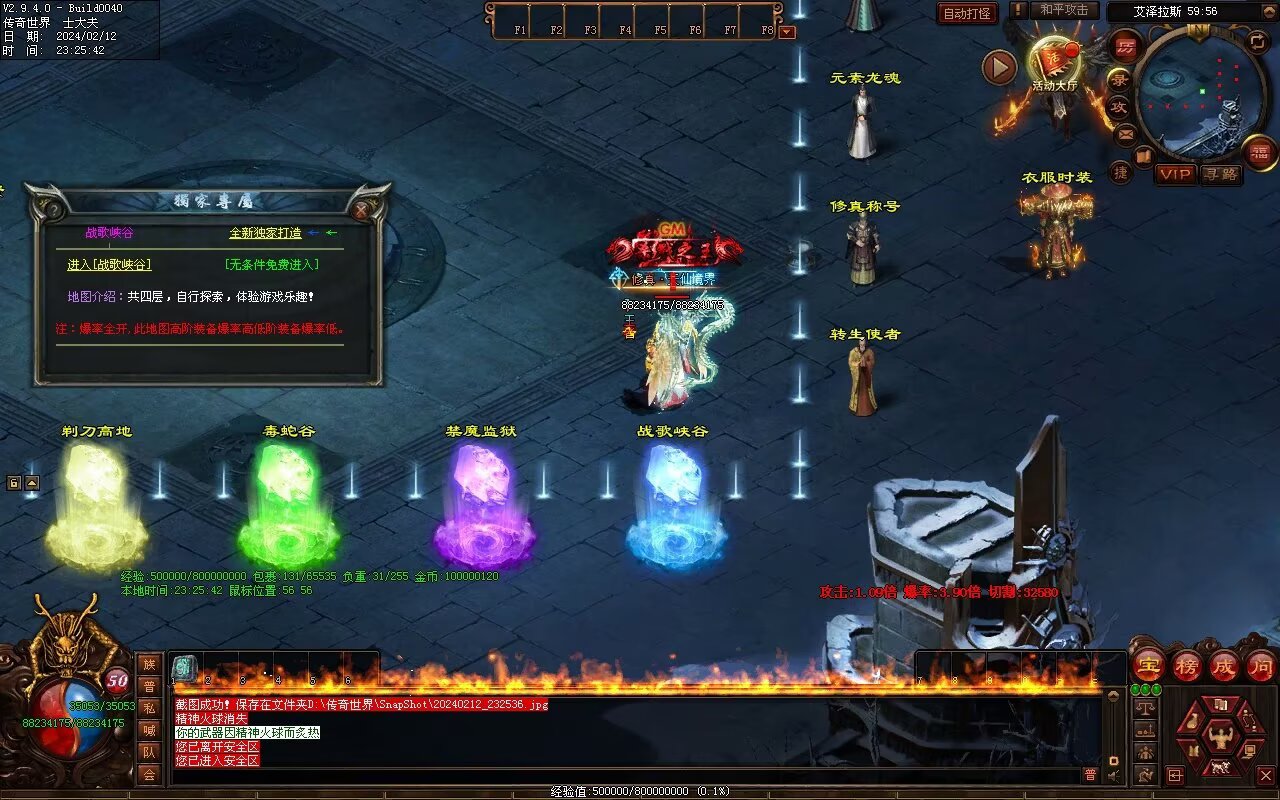Open the 宝 treasure shop button

pos(1148,665)
